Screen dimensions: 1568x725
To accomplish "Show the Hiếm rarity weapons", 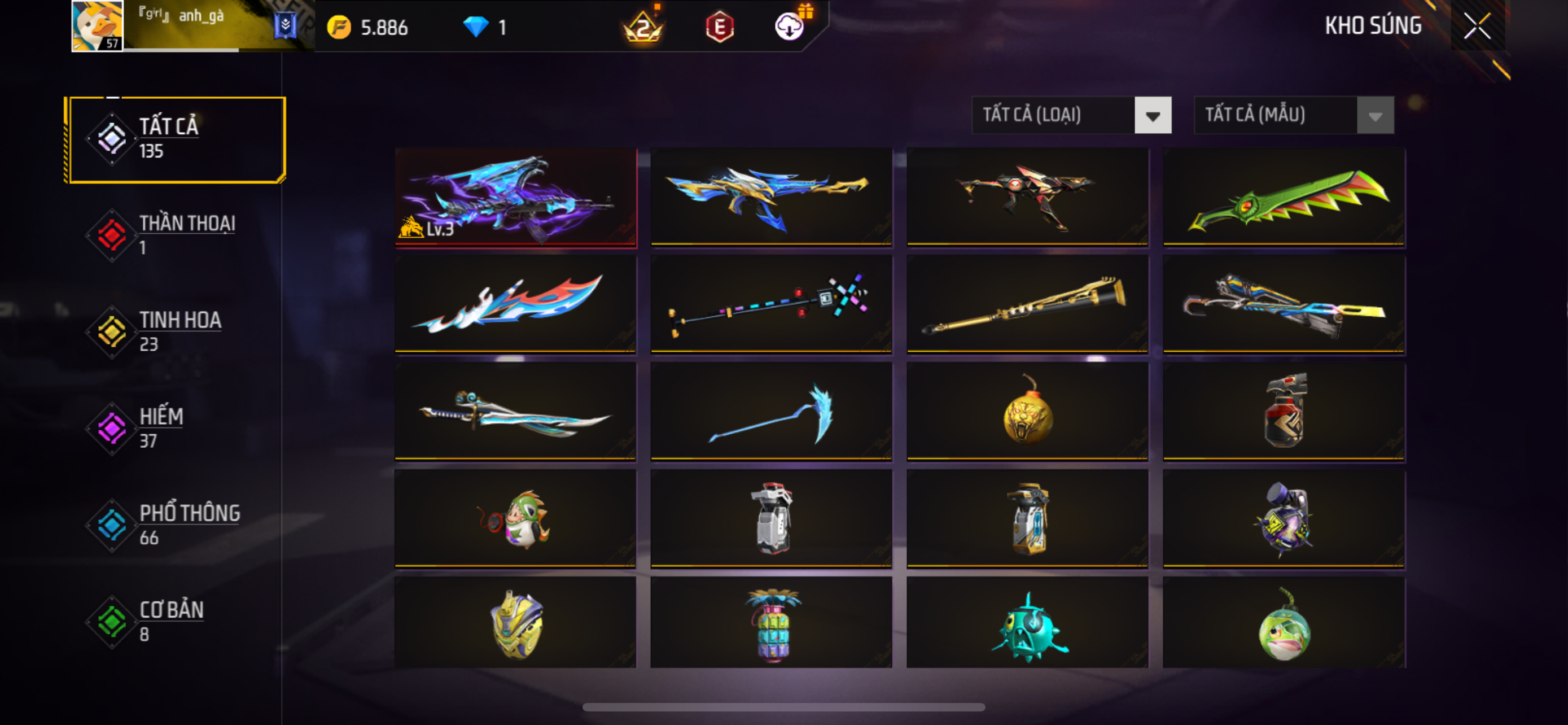I will 176,428.
